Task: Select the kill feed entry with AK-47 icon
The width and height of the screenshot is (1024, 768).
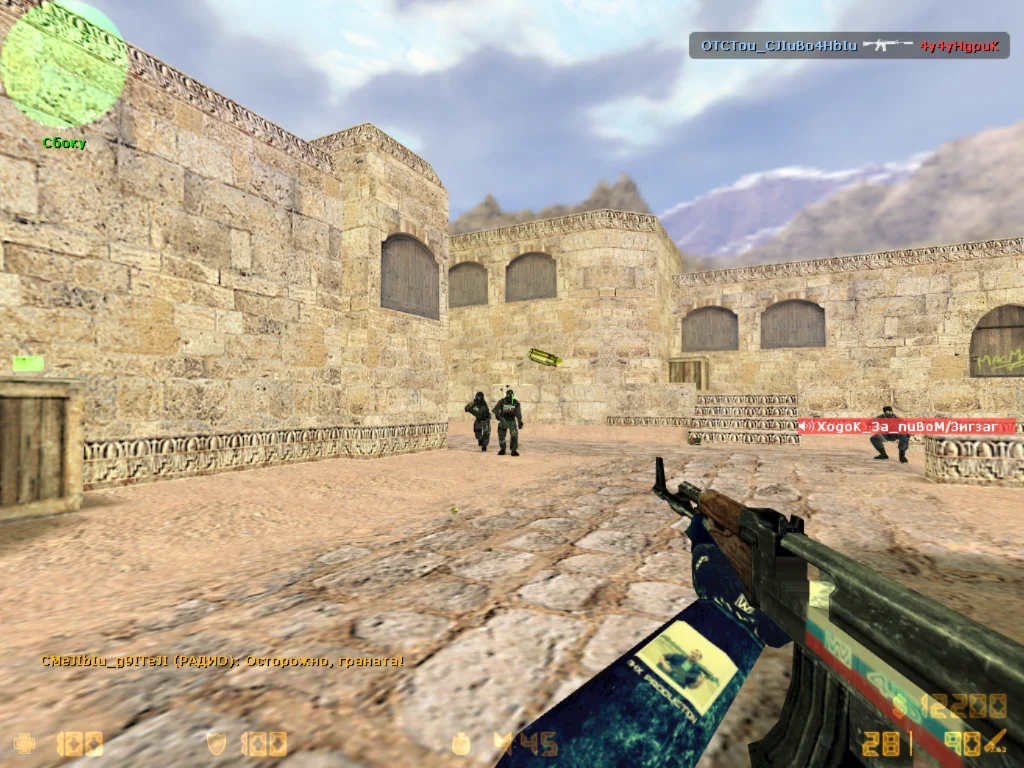Action: coord(848,45)
